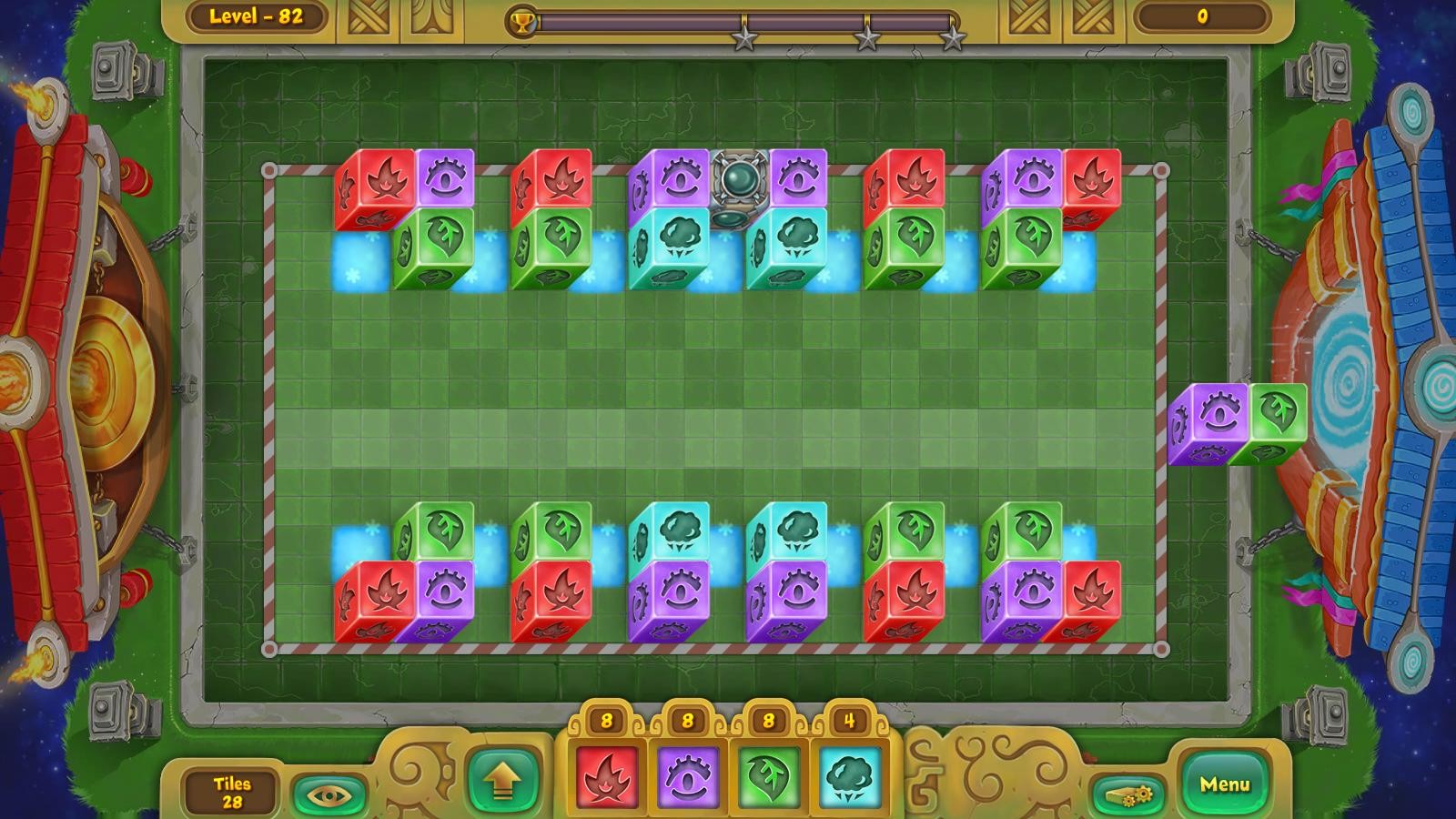This screenshot has height=819, width=1456.
Task: Click the third star on the progress bar
Action: [954, 38]
